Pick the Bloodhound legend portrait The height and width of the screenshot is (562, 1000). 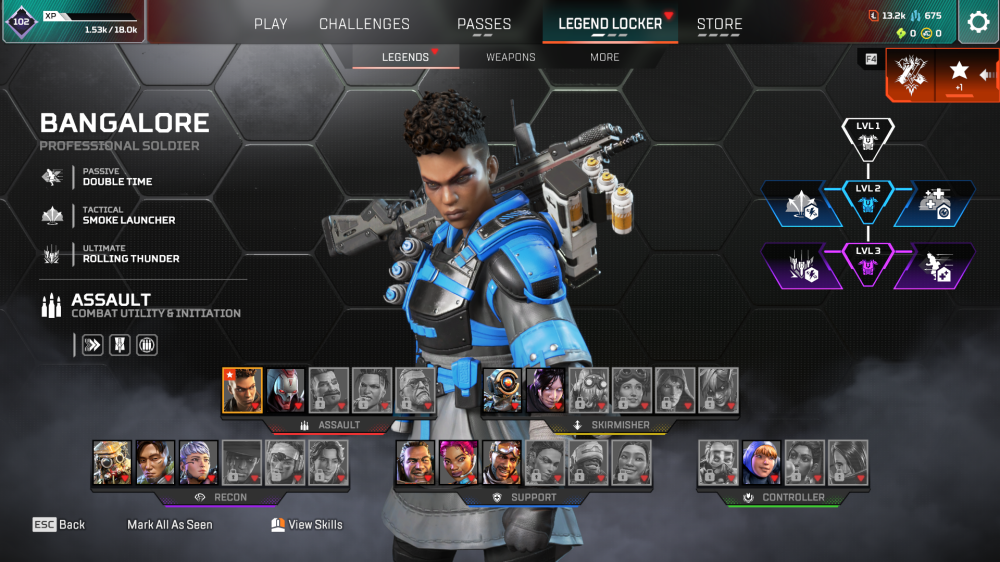112,462
